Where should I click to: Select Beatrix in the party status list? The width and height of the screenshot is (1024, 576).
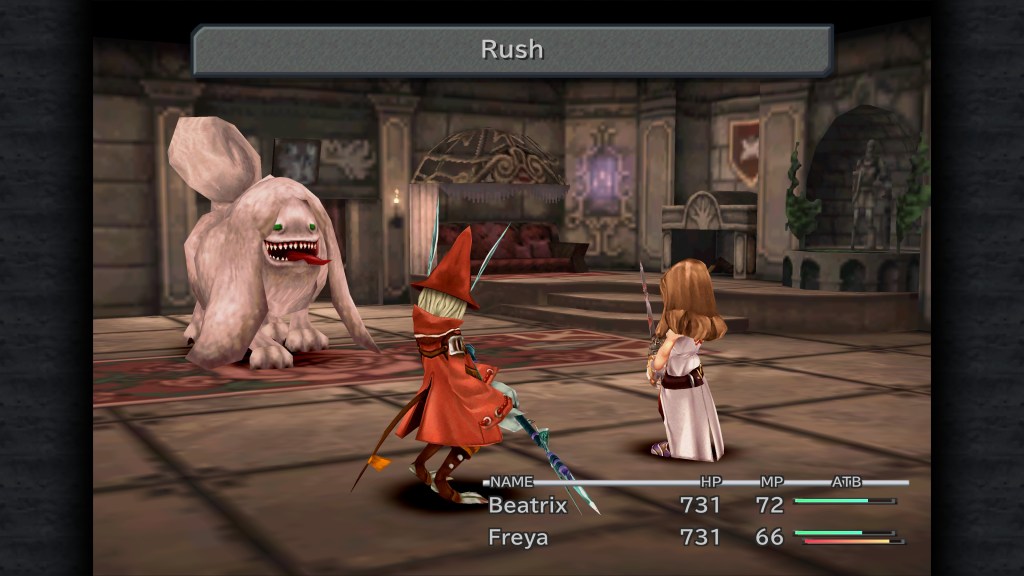click(527, 505)
